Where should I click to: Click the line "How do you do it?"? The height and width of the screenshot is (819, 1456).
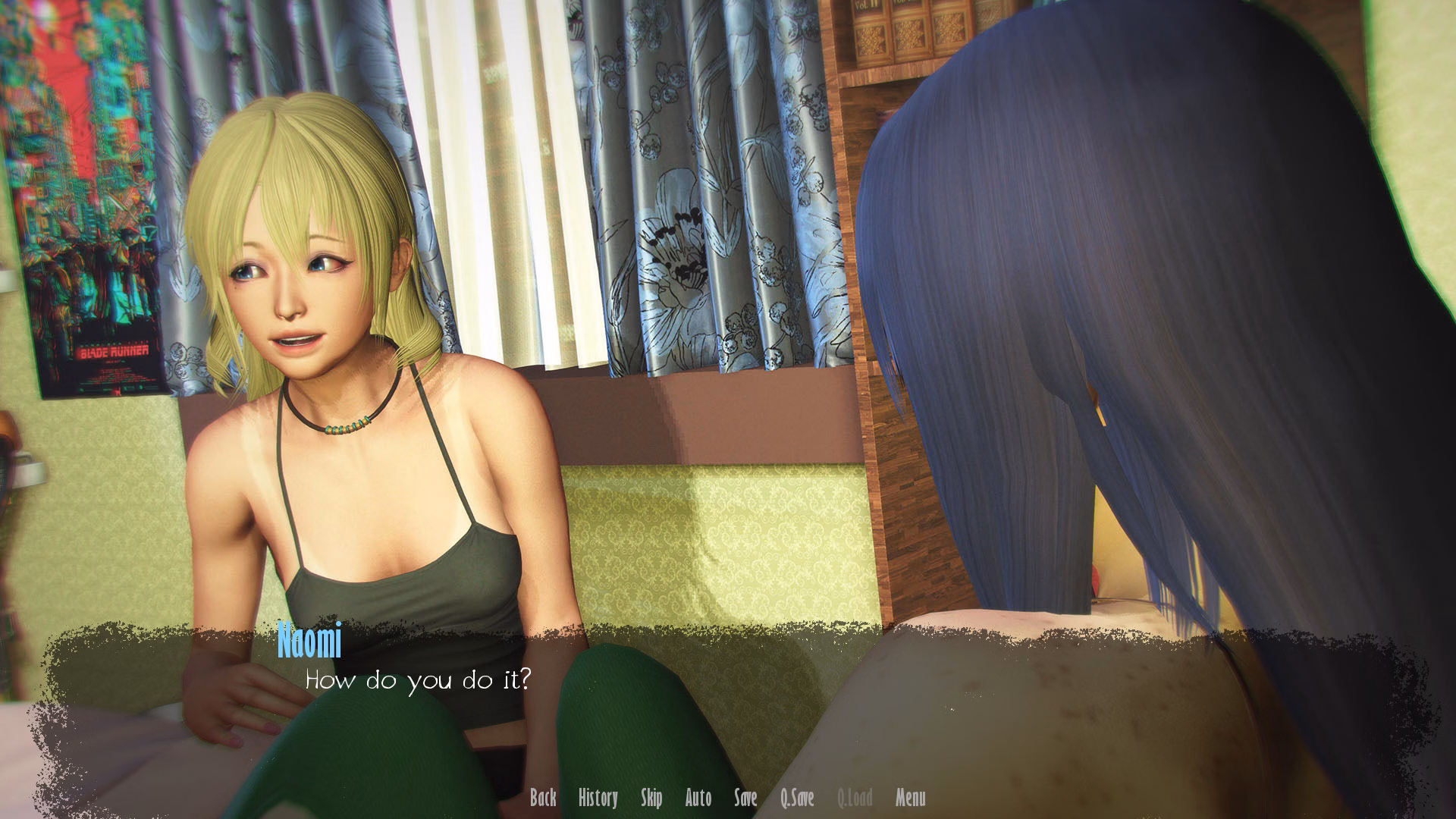click(419, 681)
